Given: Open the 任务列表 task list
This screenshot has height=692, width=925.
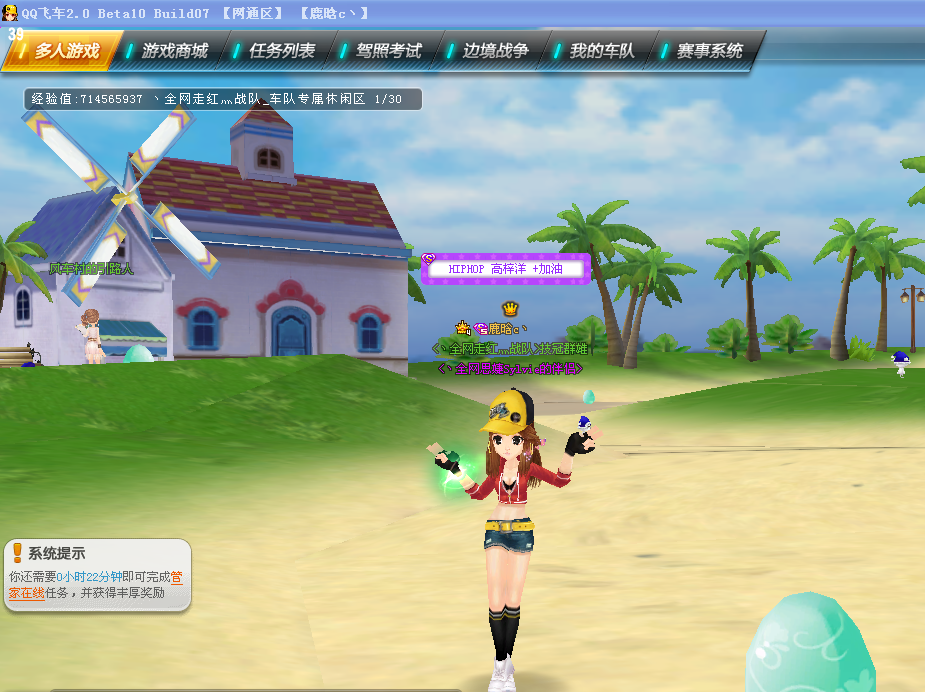Looking at the screenshot, I should pyautogui.click(x=281, y=51).
